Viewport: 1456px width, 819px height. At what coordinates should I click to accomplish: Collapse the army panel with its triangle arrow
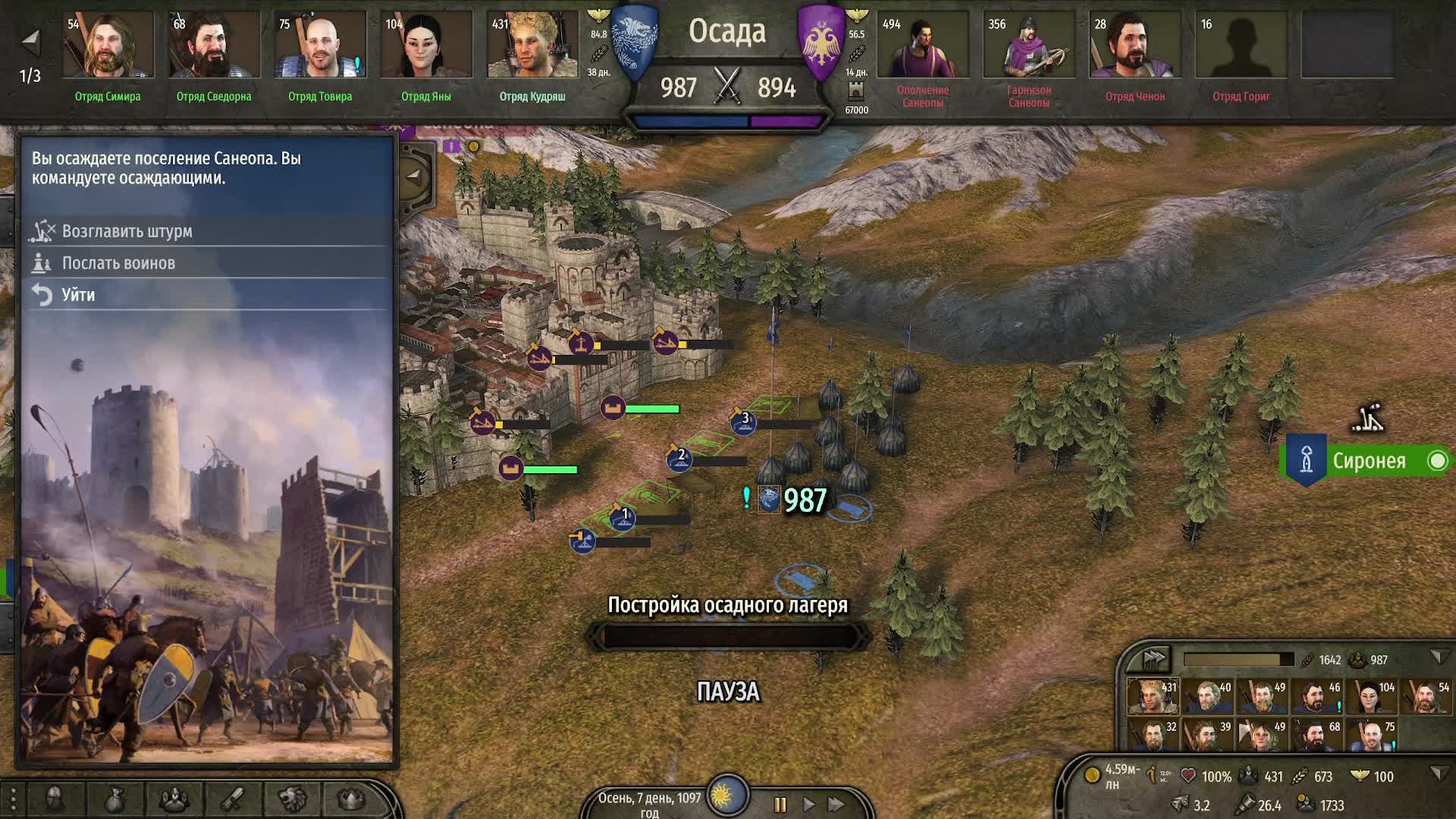[1437, 657]
